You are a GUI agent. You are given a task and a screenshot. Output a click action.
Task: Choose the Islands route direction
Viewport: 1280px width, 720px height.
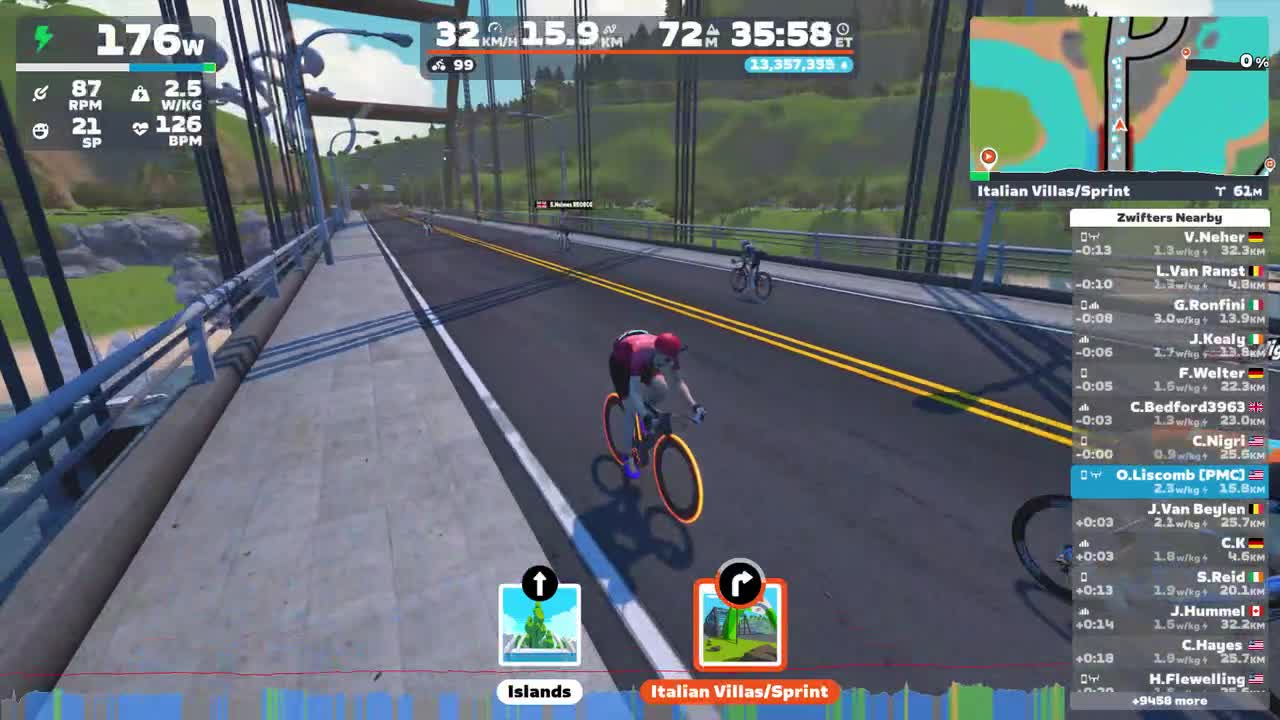539,626
